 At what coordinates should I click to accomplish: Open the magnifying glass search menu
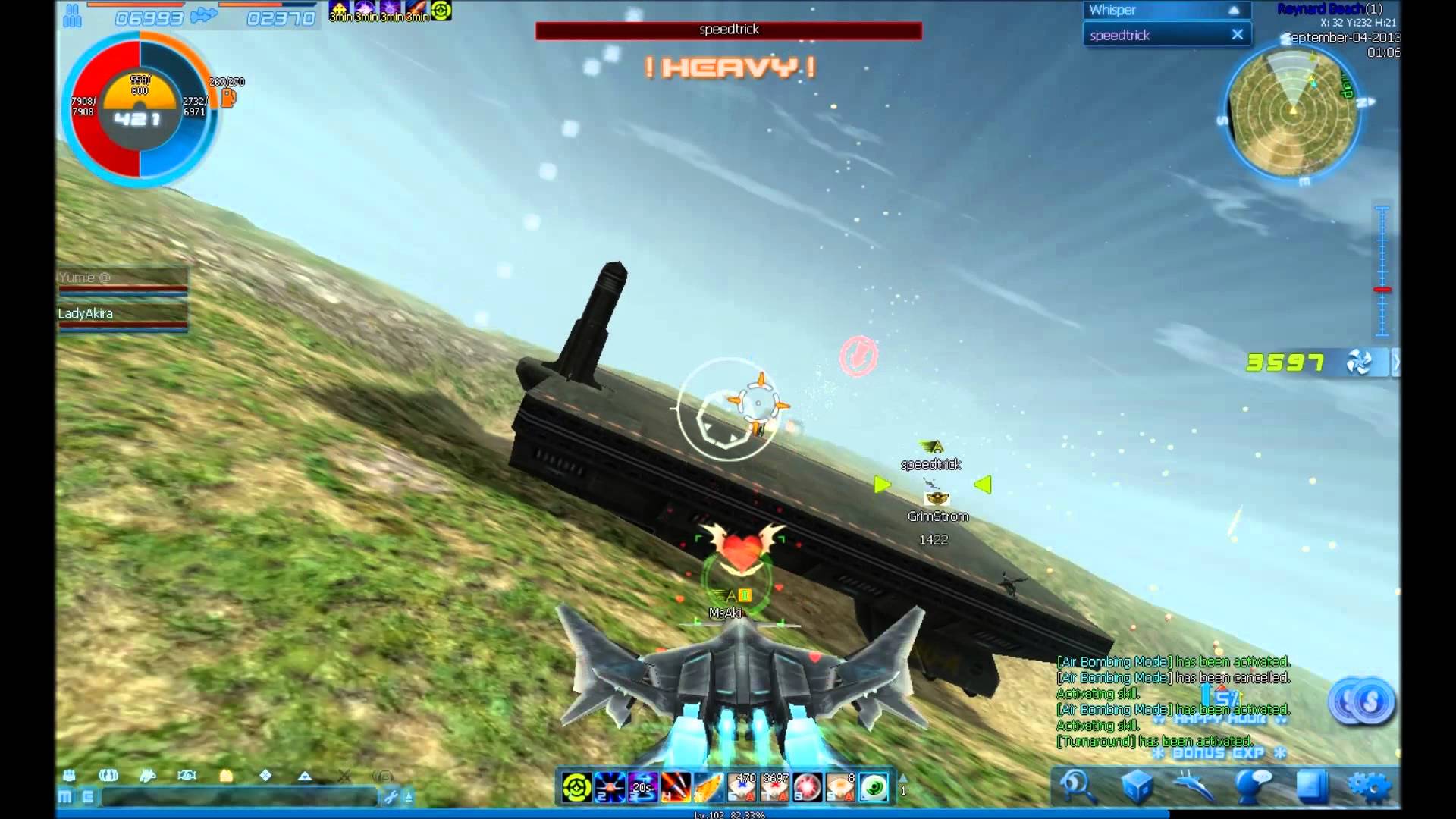(x=1076, y=786)
